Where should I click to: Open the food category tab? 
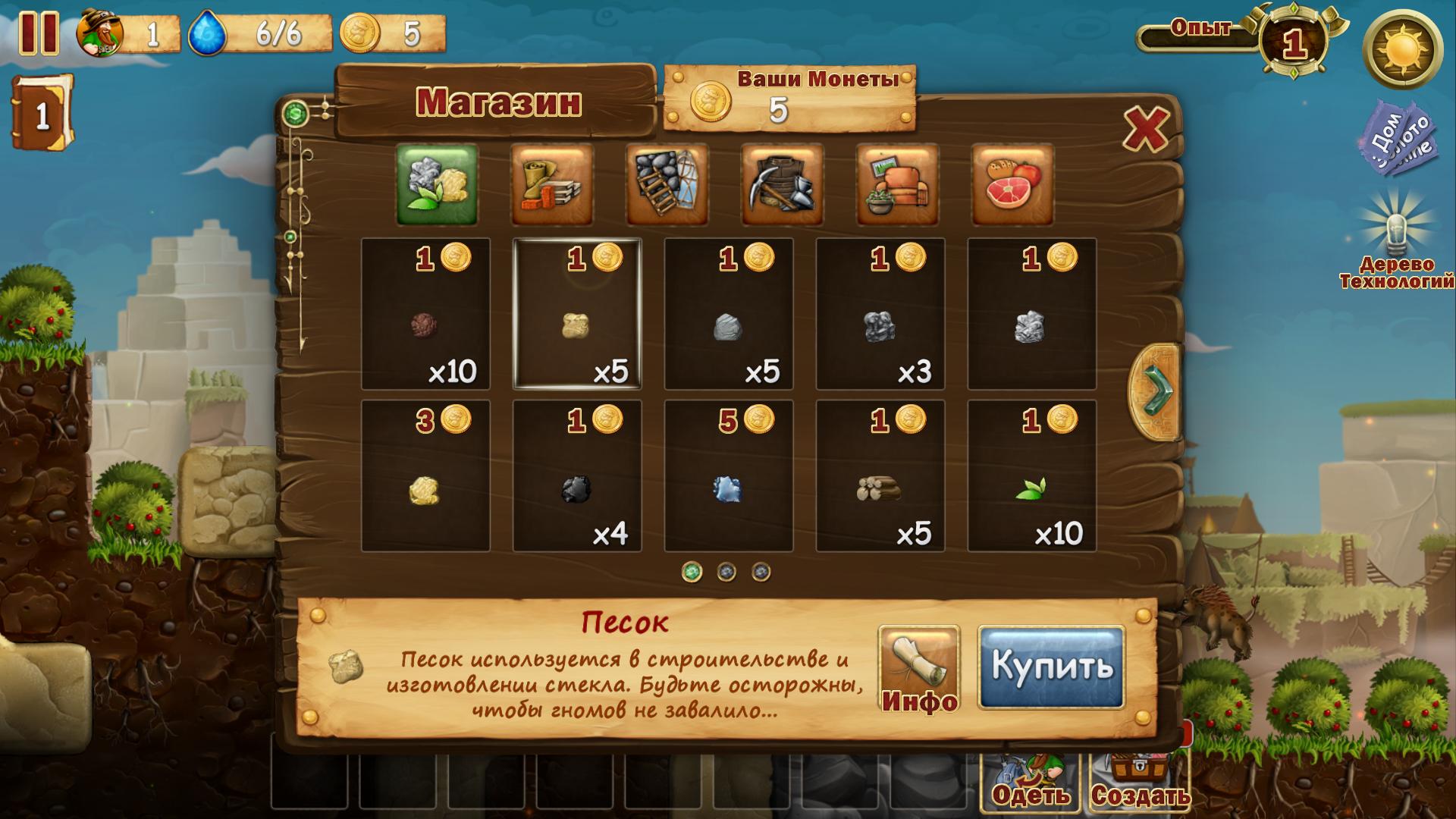pos(1013,185)
